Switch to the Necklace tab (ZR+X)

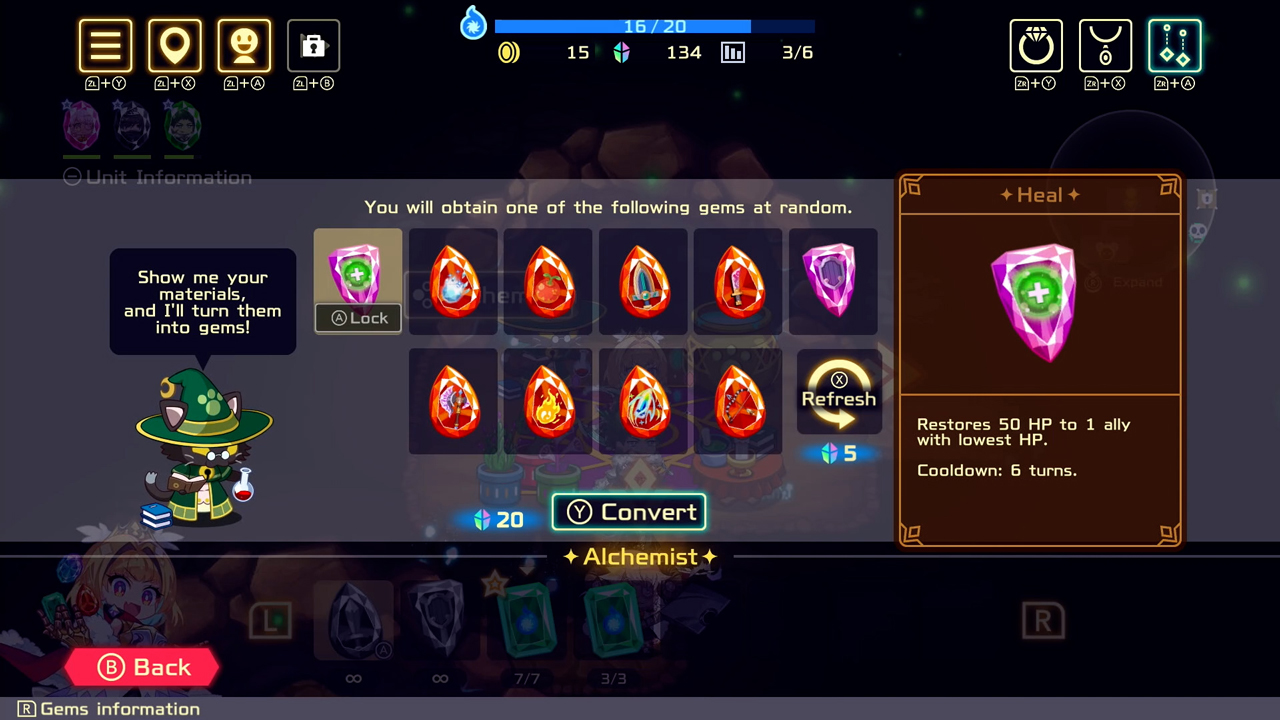1105,45
